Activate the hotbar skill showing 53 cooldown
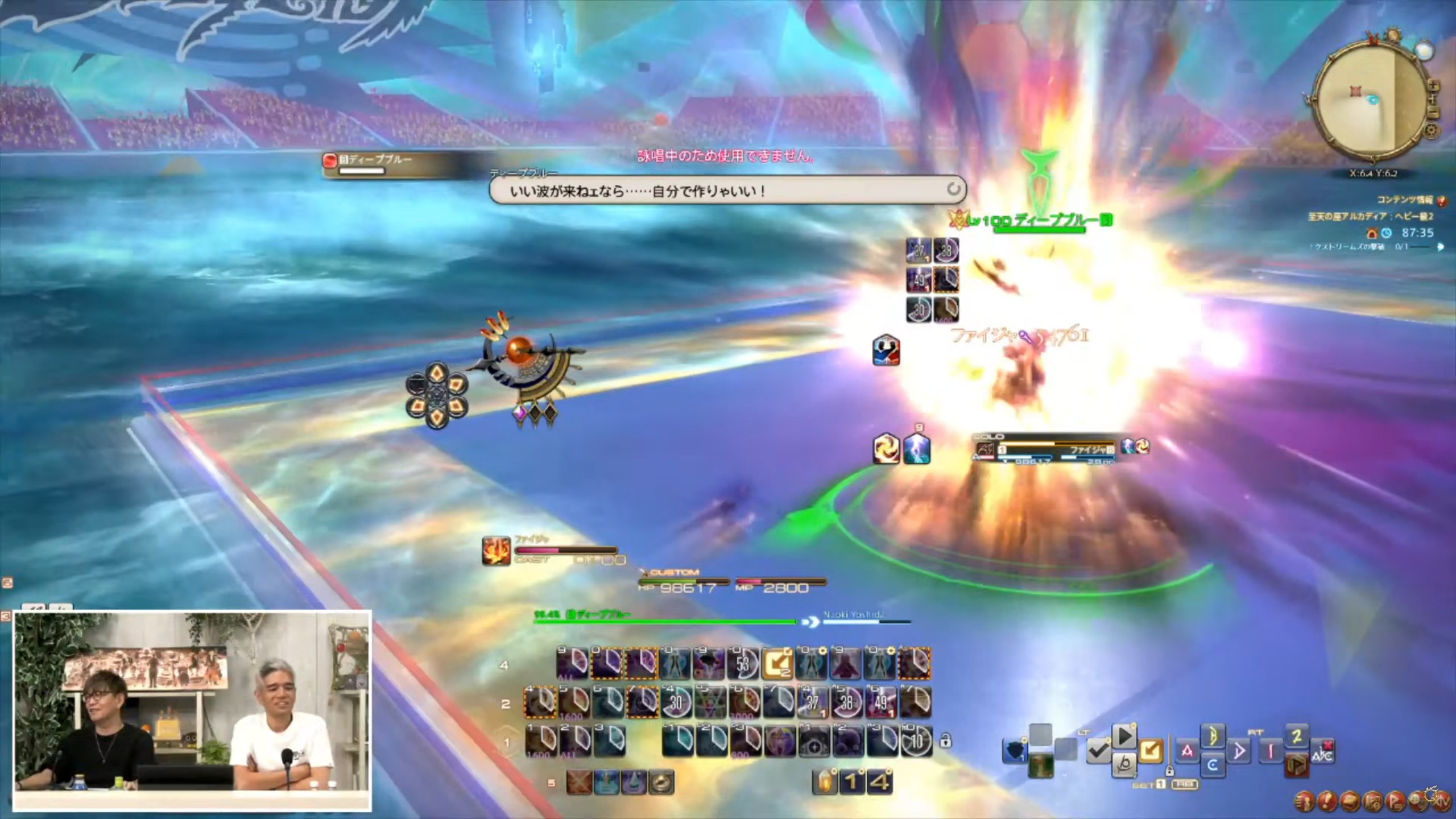The height and width of the screenshot is (819, 1456). click(x=743, y=664)
